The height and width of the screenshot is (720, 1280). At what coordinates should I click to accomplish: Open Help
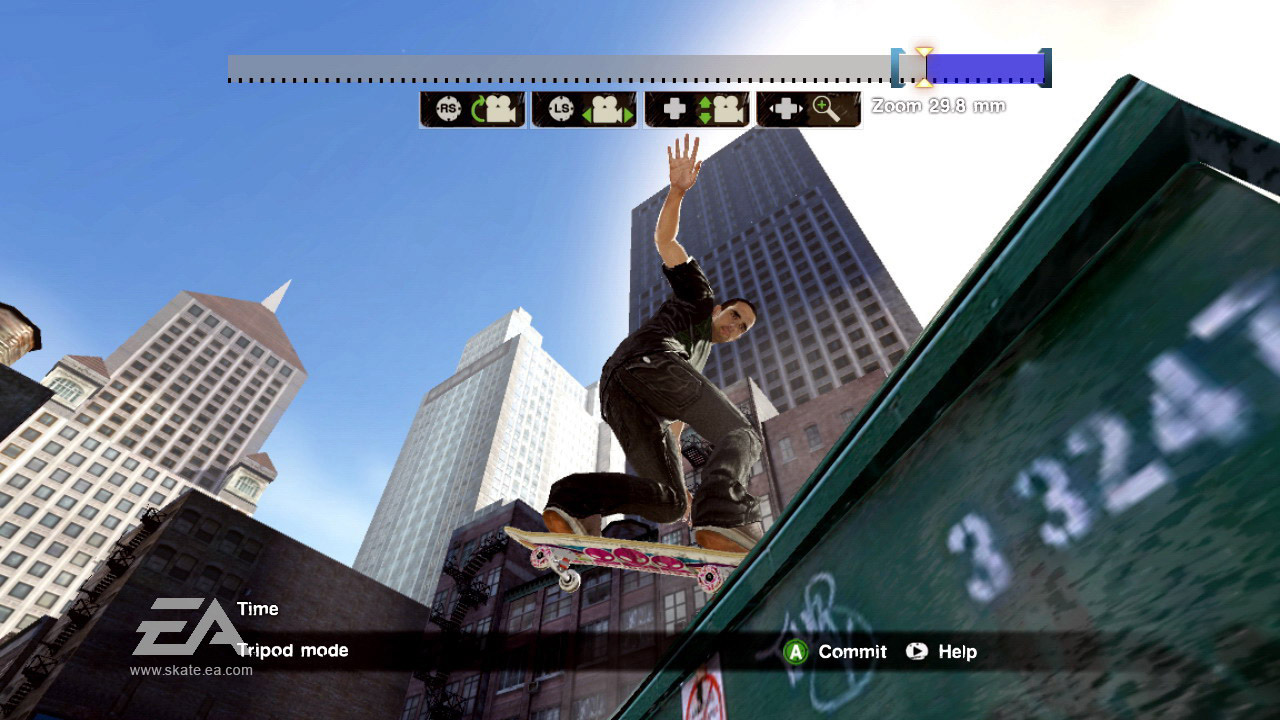(949, 652)
